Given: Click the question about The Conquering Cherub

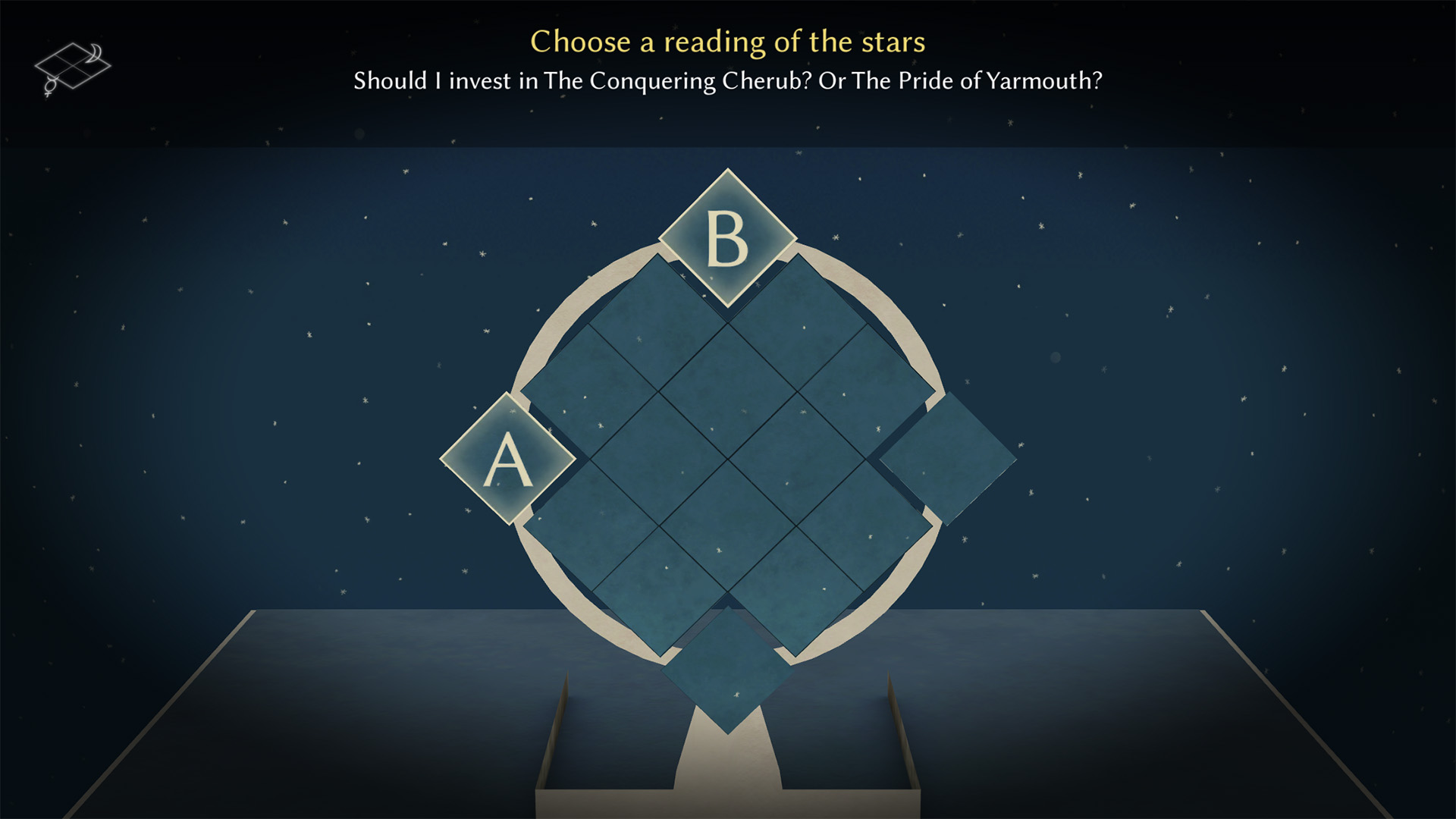Looking at the screenshot, I should tap(728, 80).
